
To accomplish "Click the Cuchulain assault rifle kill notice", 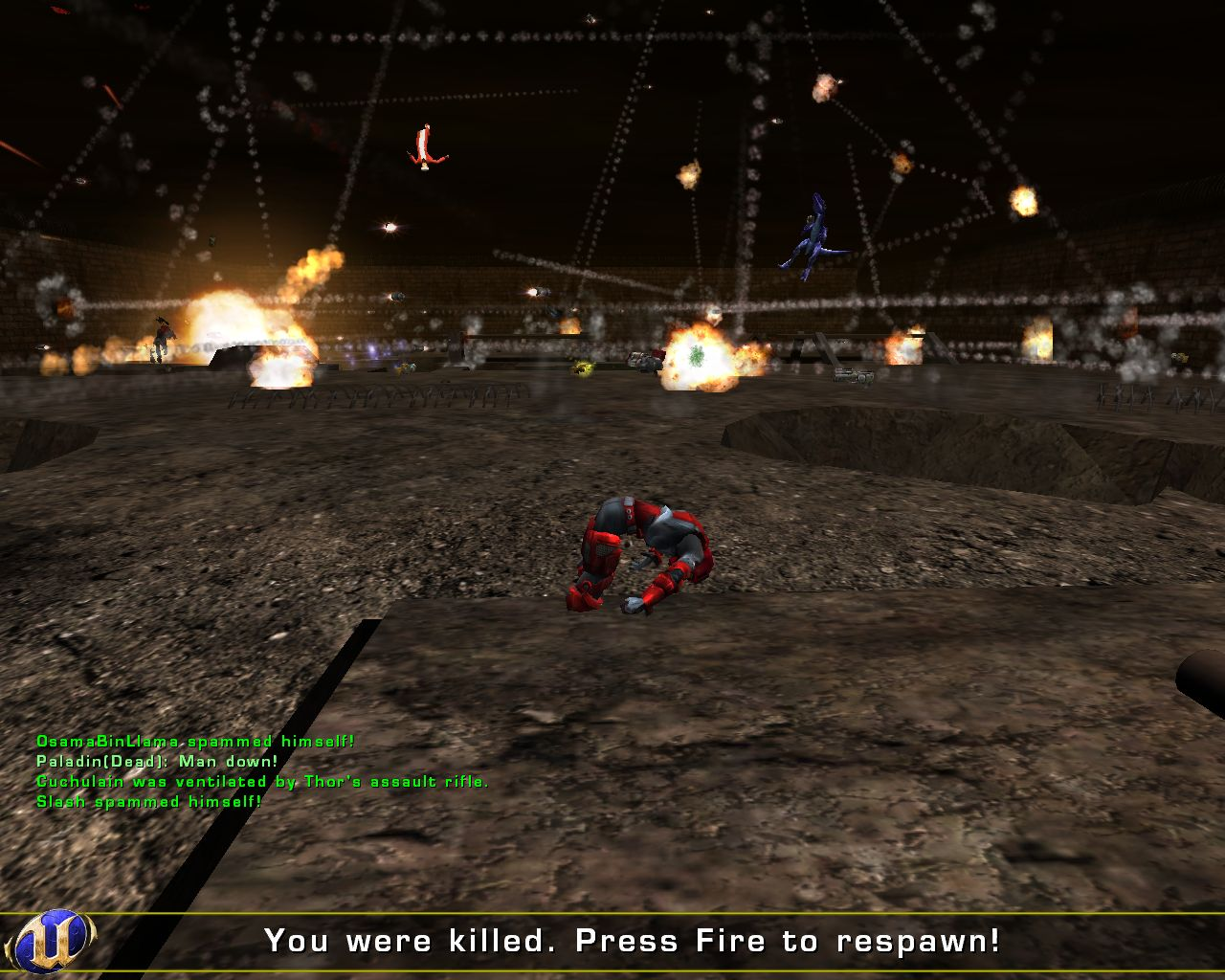I will (x=260, y=781).
